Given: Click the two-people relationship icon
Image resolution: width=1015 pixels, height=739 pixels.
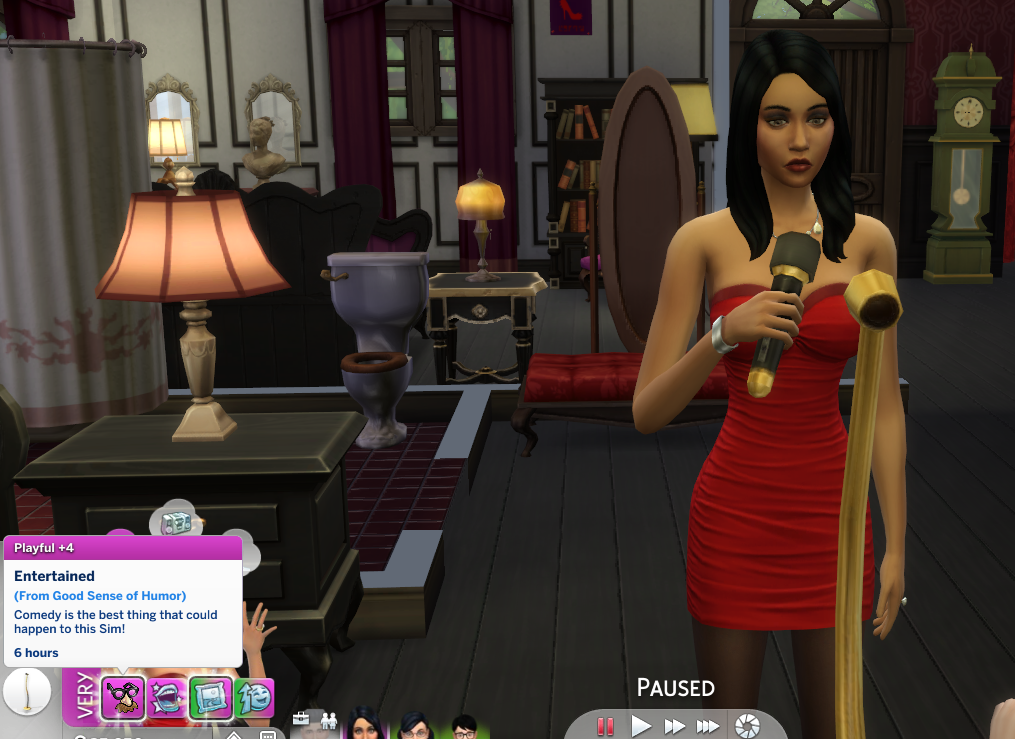Looking at the screenshot, I should 328,719.
